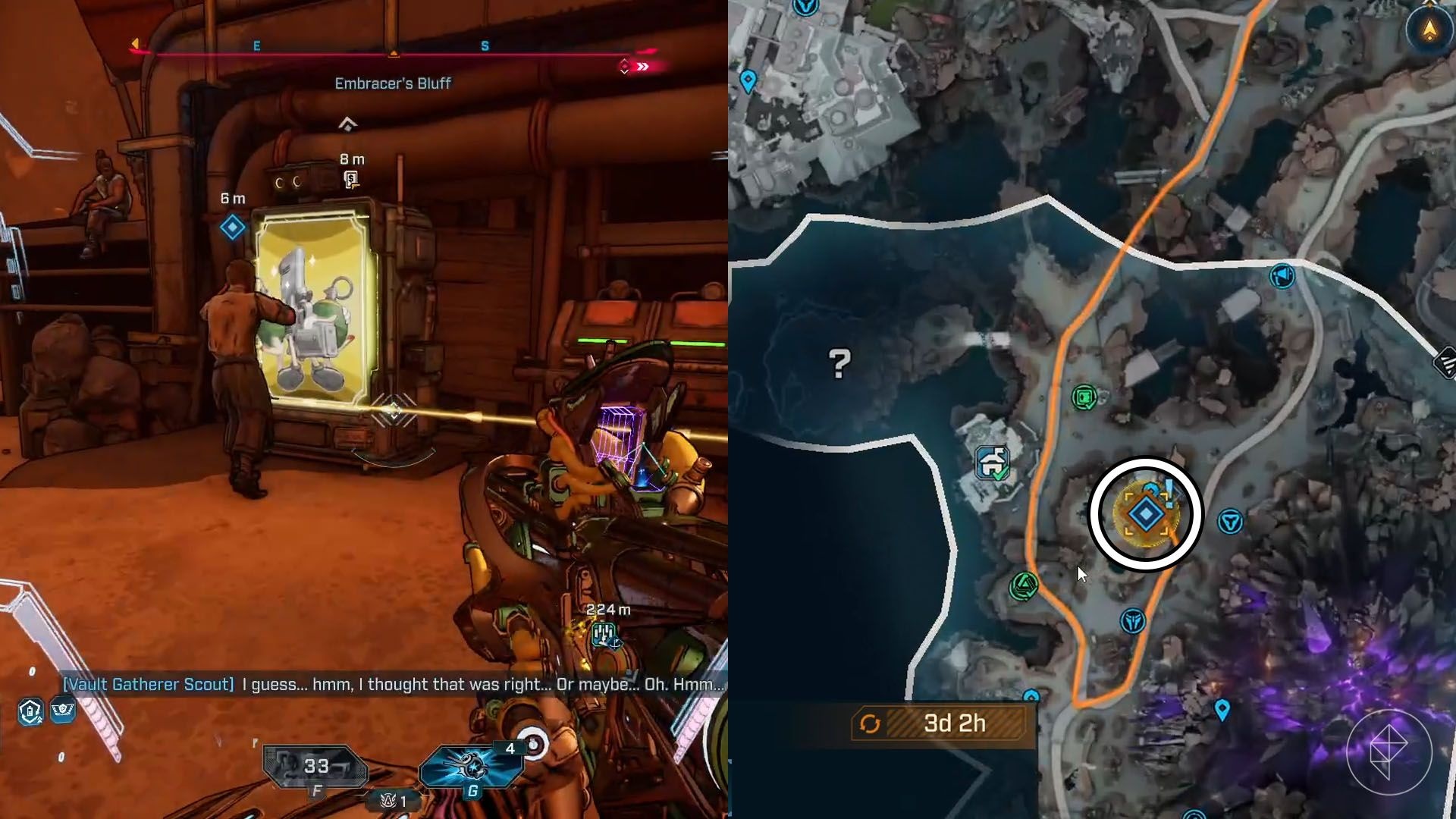The image size is (1456, 819).
Task: Select the green triangle completed map marker
Action: click(x=1025, y=585)
